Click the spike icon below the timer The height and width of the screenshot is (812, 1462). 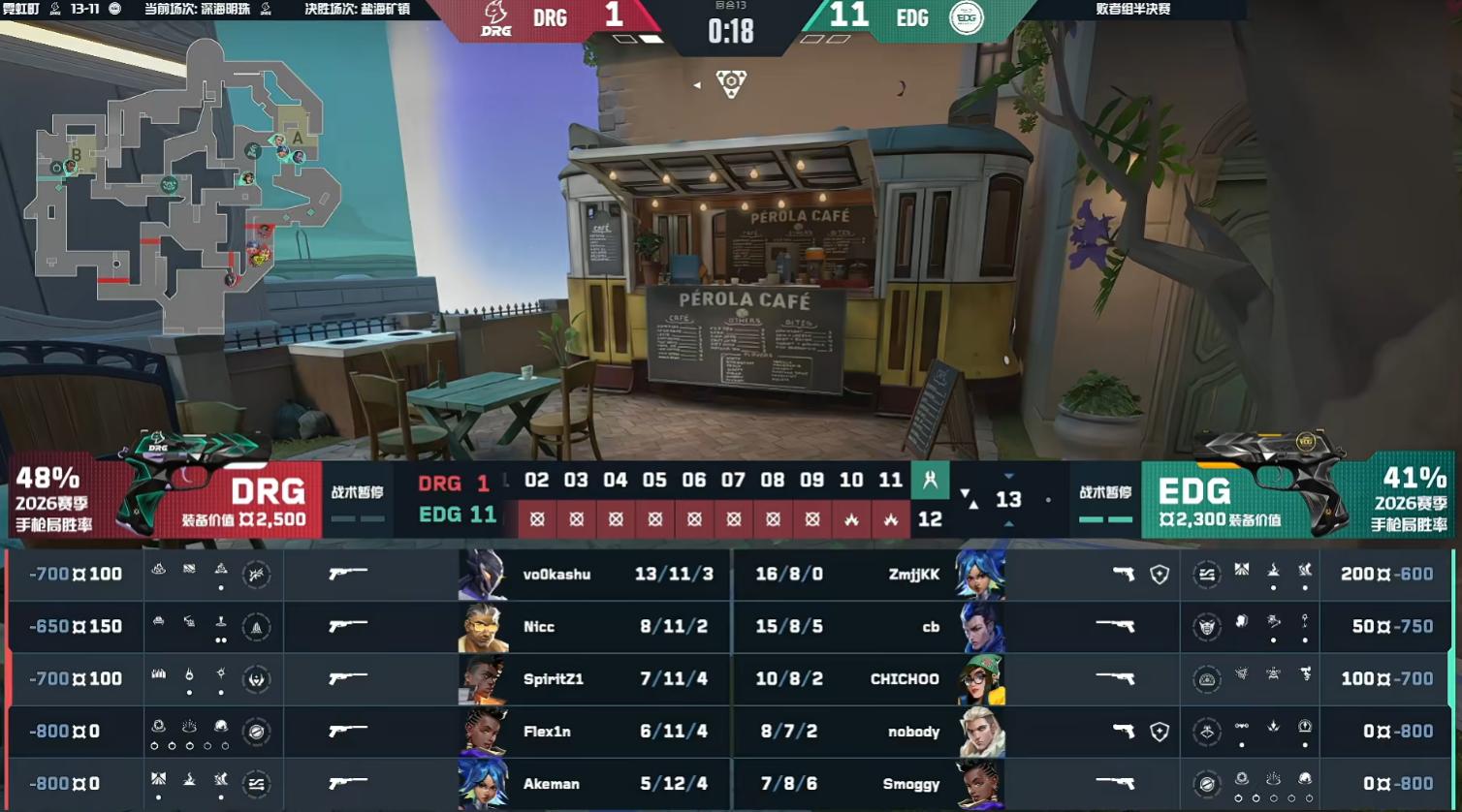[x=731, y=83]
